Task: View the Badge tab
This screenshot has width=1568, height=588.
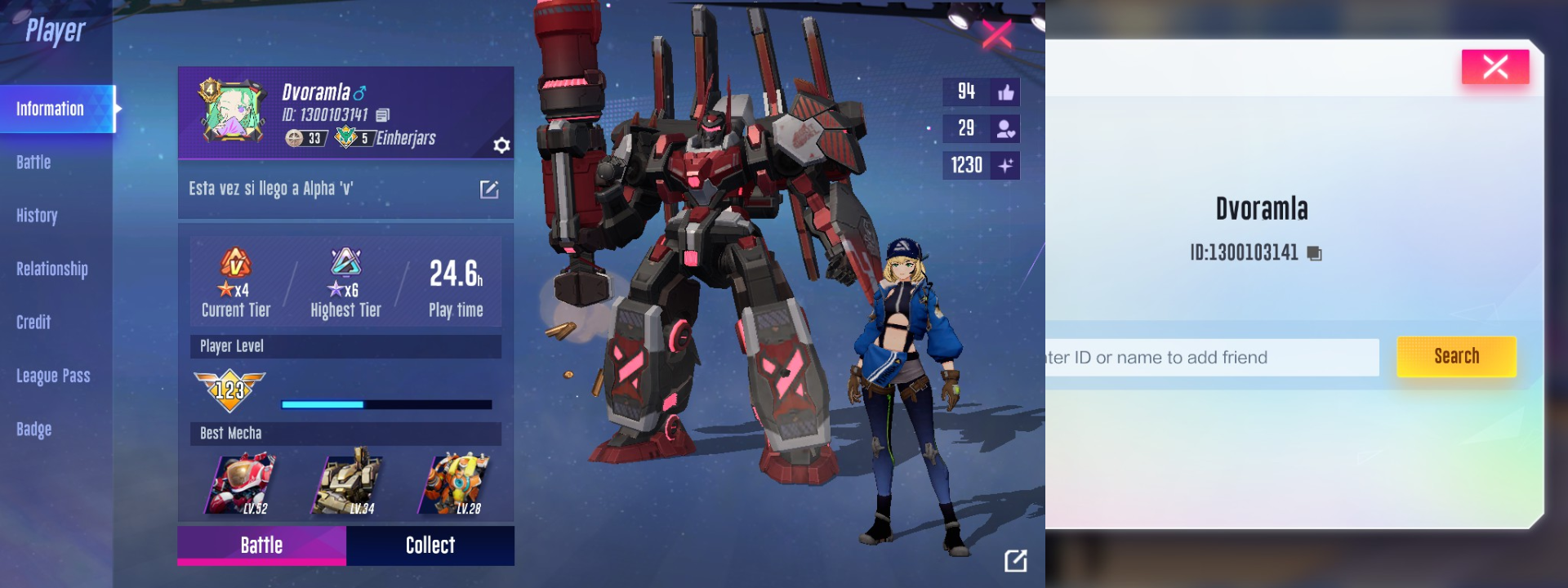Action: [33, 429]
